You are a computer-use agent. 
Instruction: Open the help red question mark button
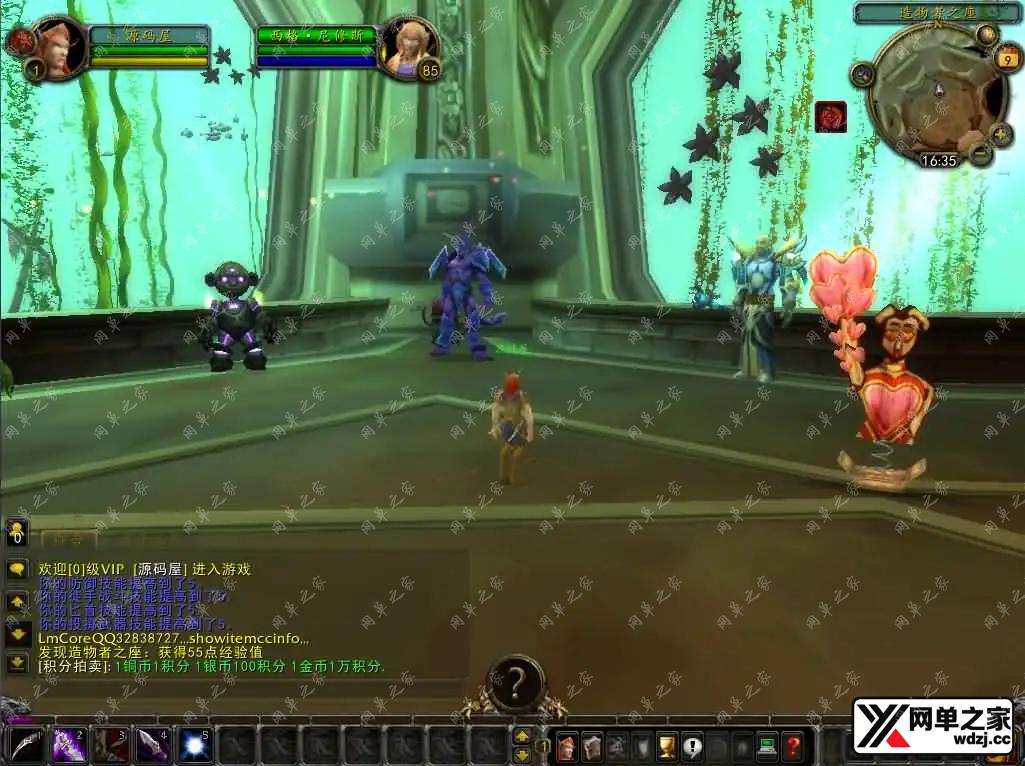[792, 746]
